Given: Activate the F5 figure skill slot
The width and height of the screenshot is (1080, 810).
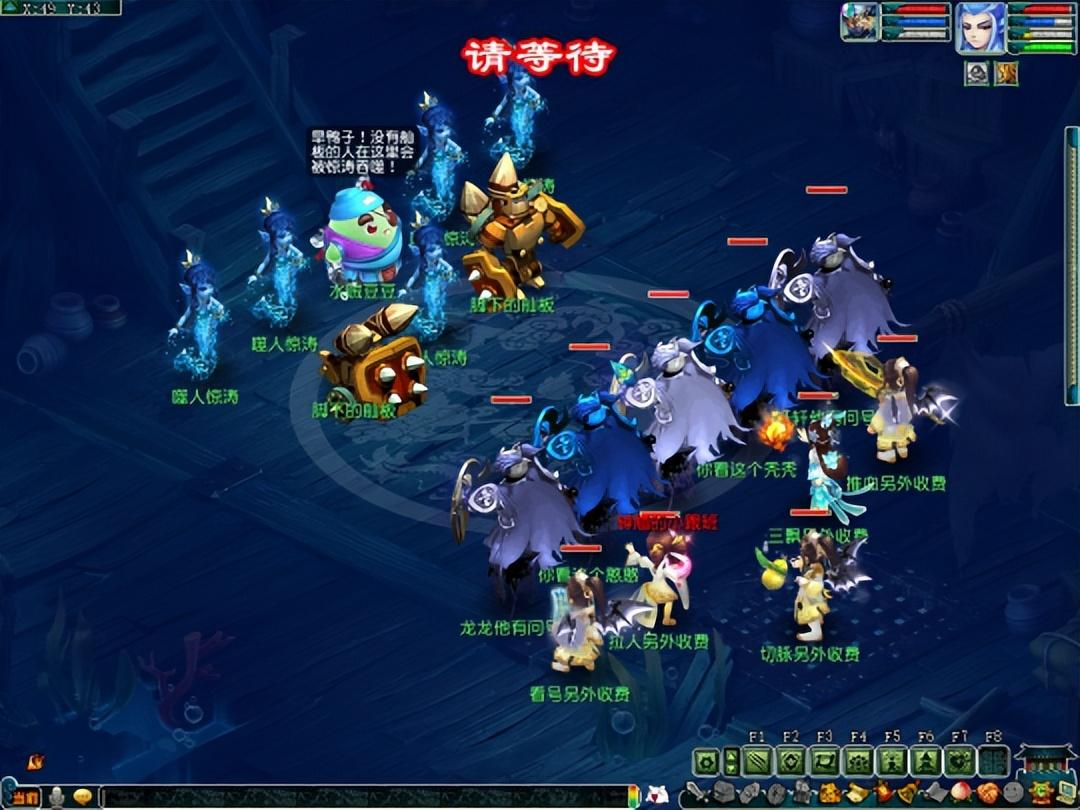Looking at the screenshot, I should (x=892, y=762).
